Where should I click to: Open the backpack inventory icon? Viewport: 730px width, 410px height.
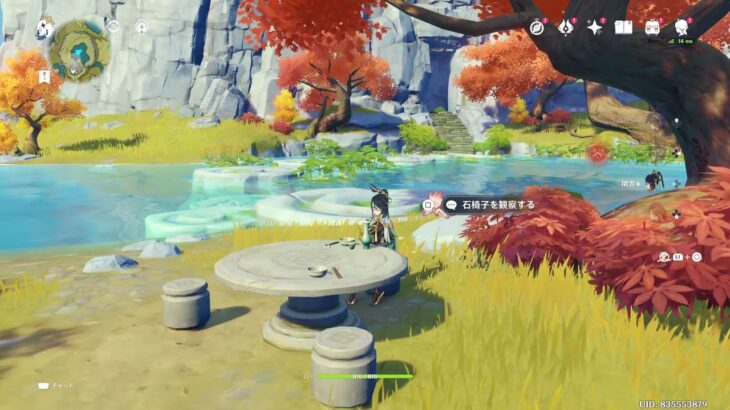[x=652, y=27]
